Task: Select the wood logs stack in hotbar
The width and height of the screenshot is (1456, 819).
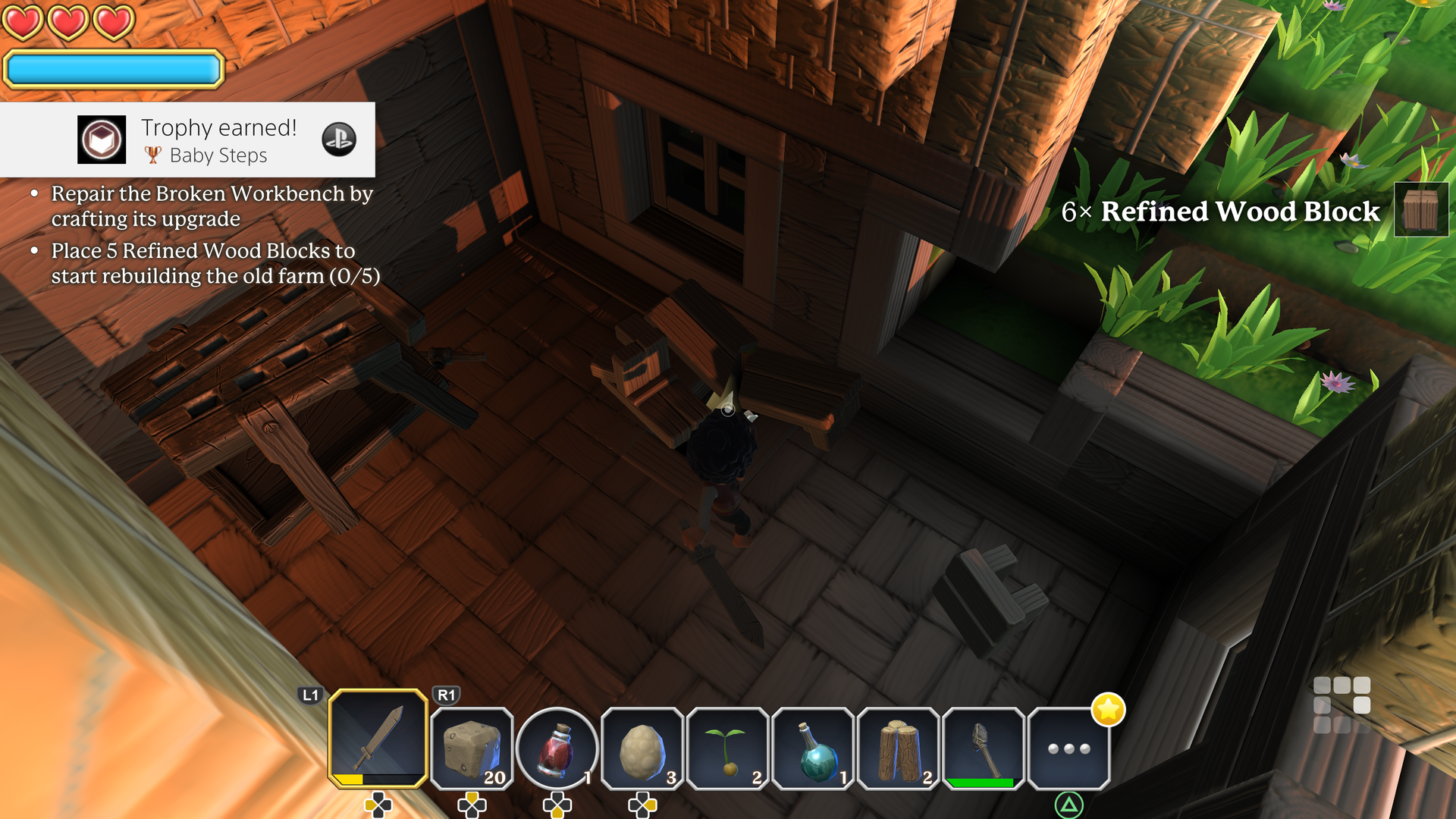Action: coord(899,747)
